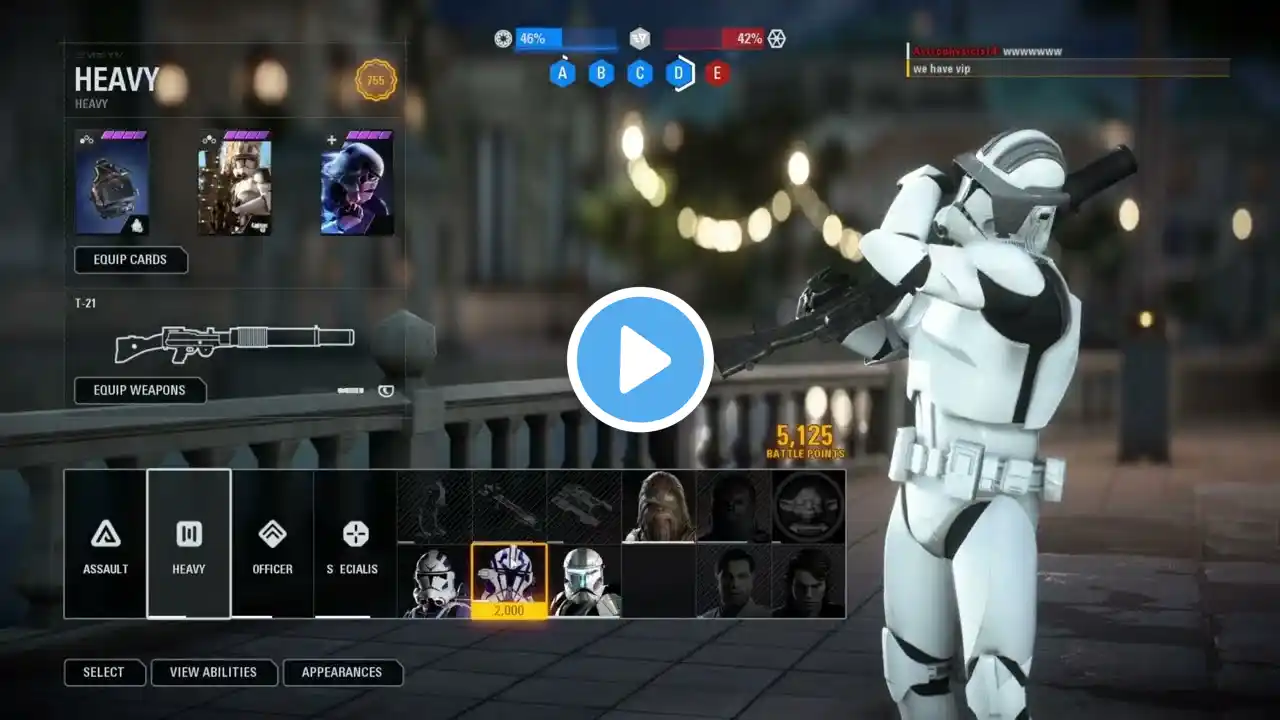Open the Appearances menu

[342, 672]
